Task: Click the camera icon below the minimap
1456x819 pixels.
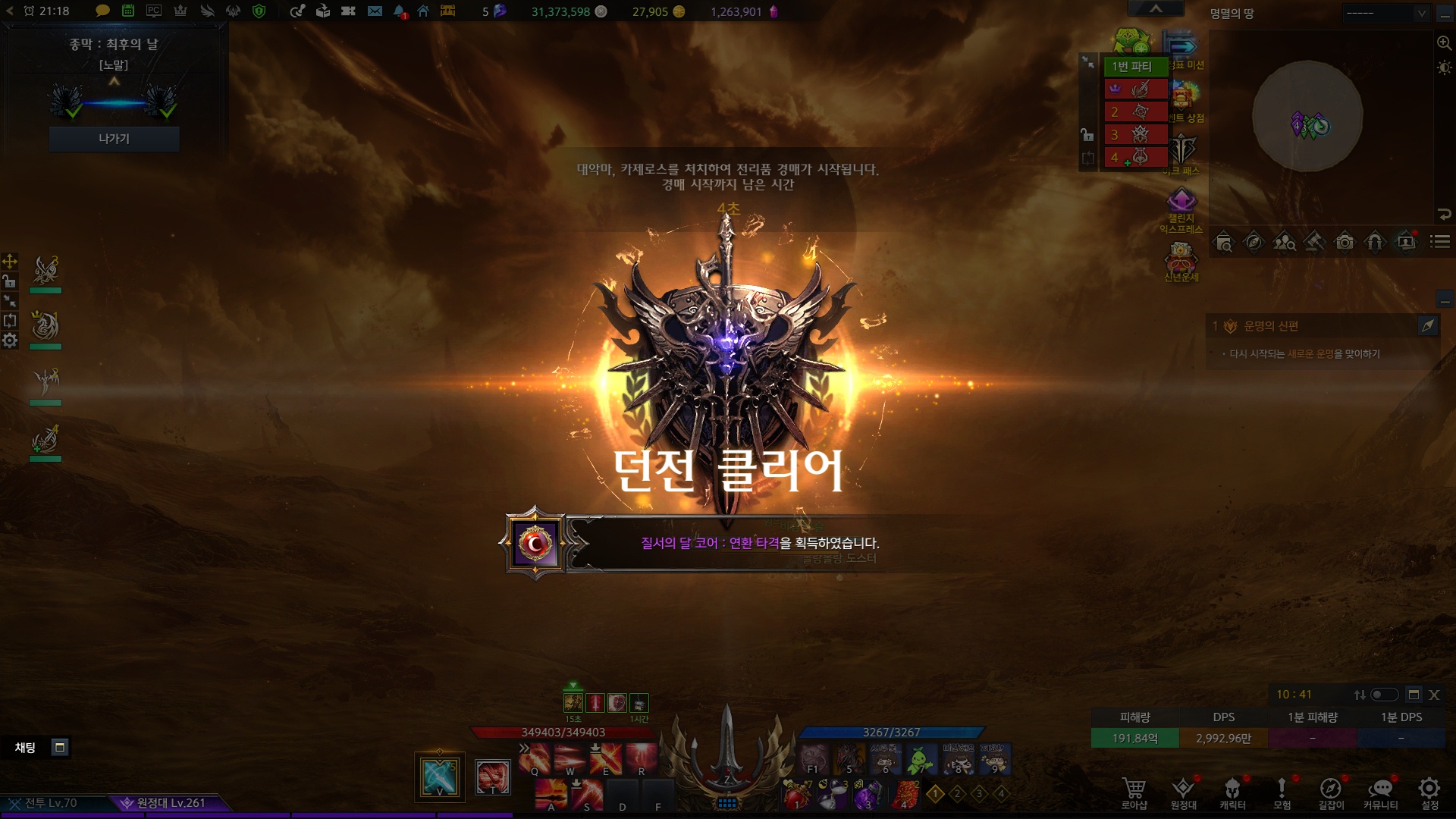Action: 1345,242
